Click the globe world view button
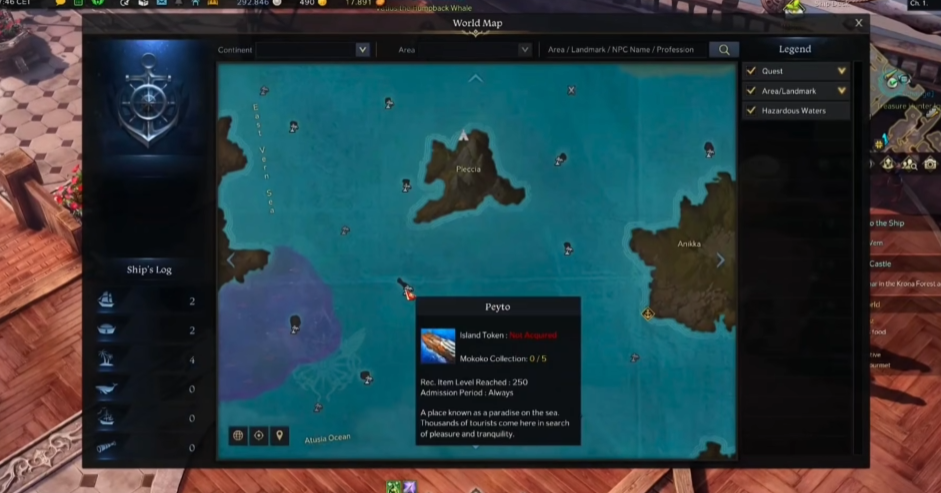 coord(238,435)
